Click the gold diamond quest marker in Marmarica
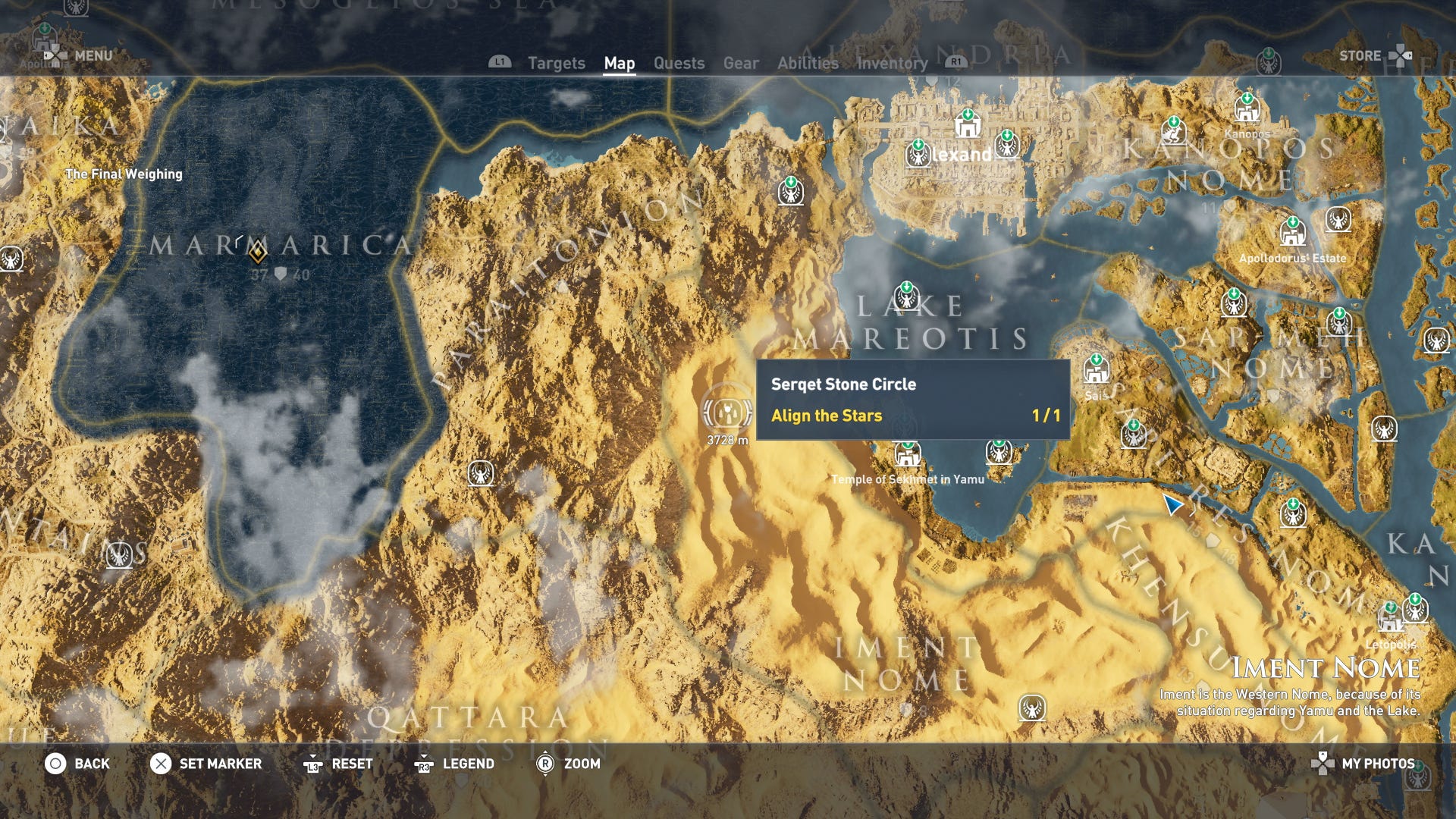This screenshot has height=819, width=1456. tap(258, 251)
